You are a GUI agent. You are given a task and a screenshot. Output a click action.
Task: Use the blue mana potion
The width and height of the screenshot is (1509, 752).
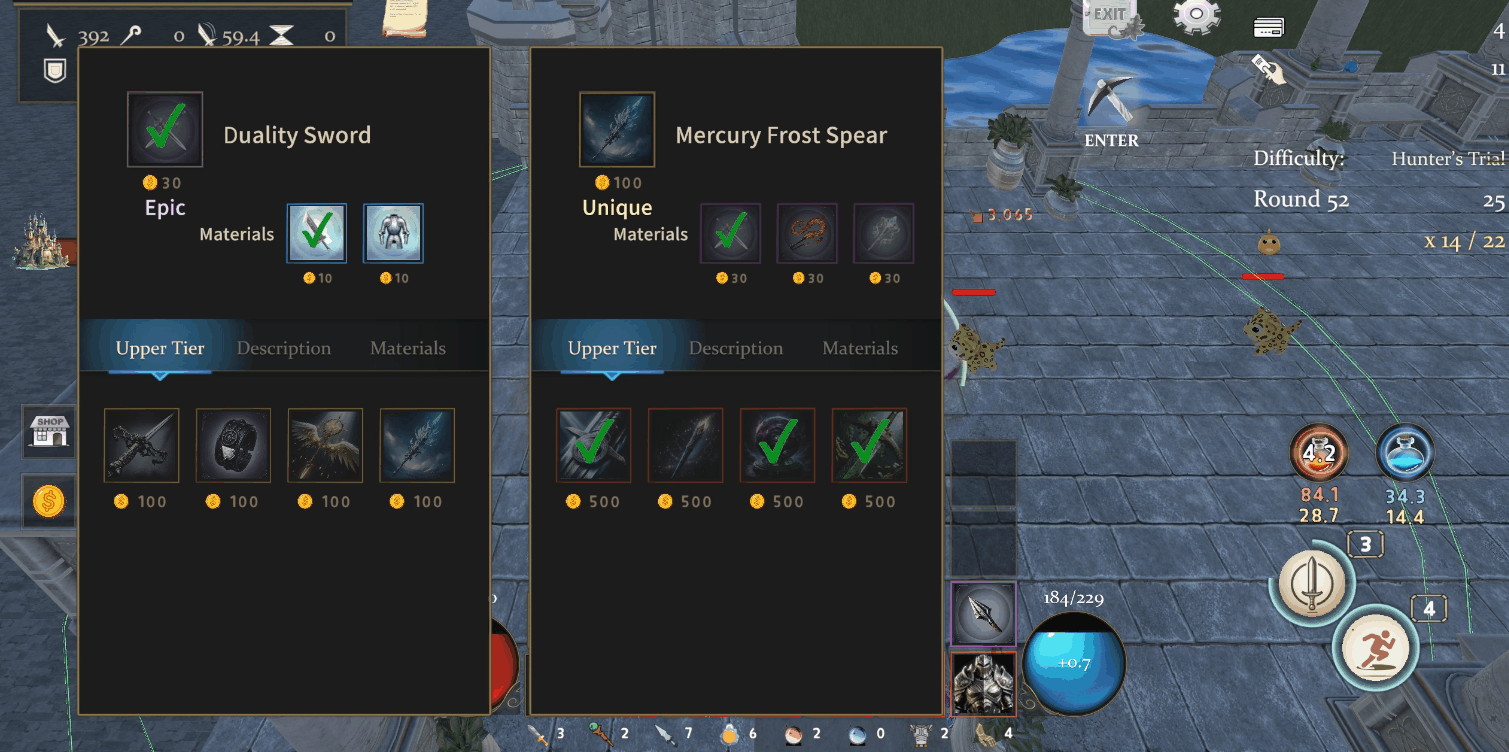(x=1405, y=453)
